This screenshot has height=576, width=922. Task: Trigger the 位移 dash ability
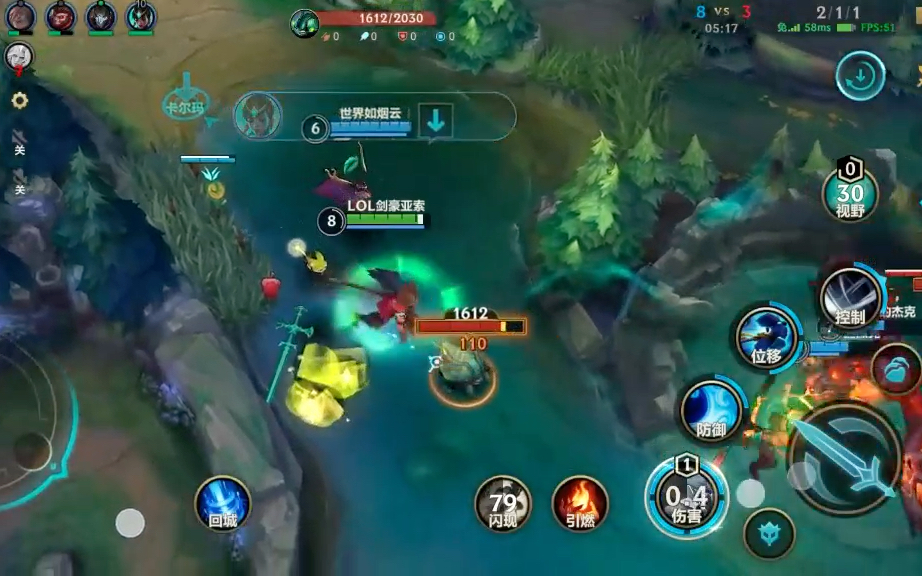767,337
